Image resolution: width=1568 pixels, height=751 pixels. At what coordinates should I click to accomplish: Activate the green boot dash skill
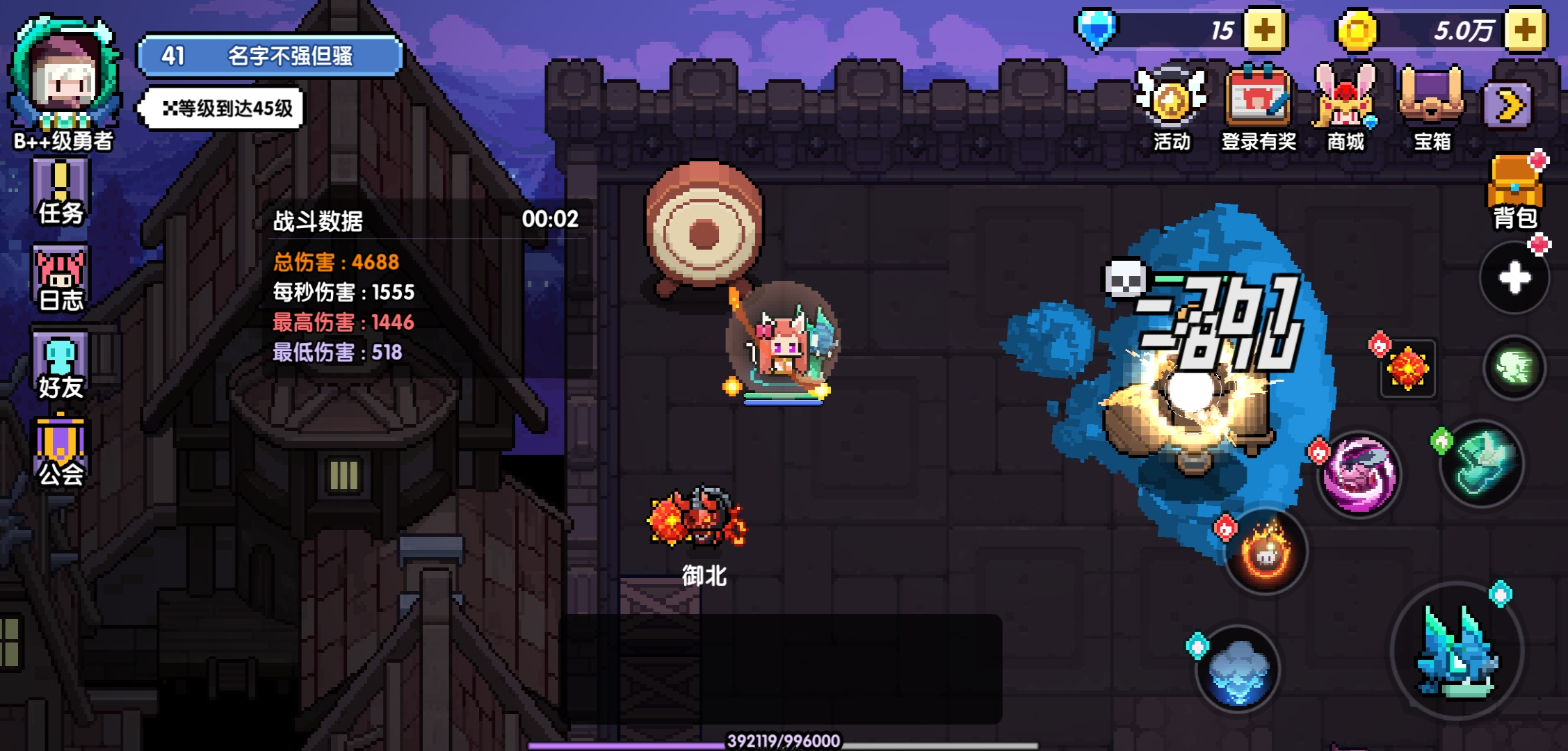point(1482,463)
